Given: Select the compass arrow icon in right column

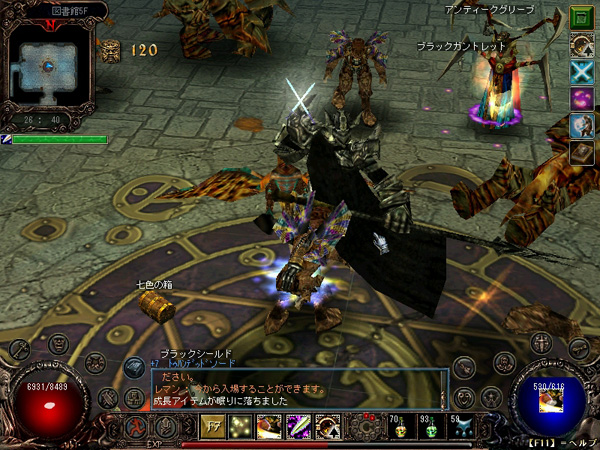Looking at the screenshot, I should (x=581, y=44).
